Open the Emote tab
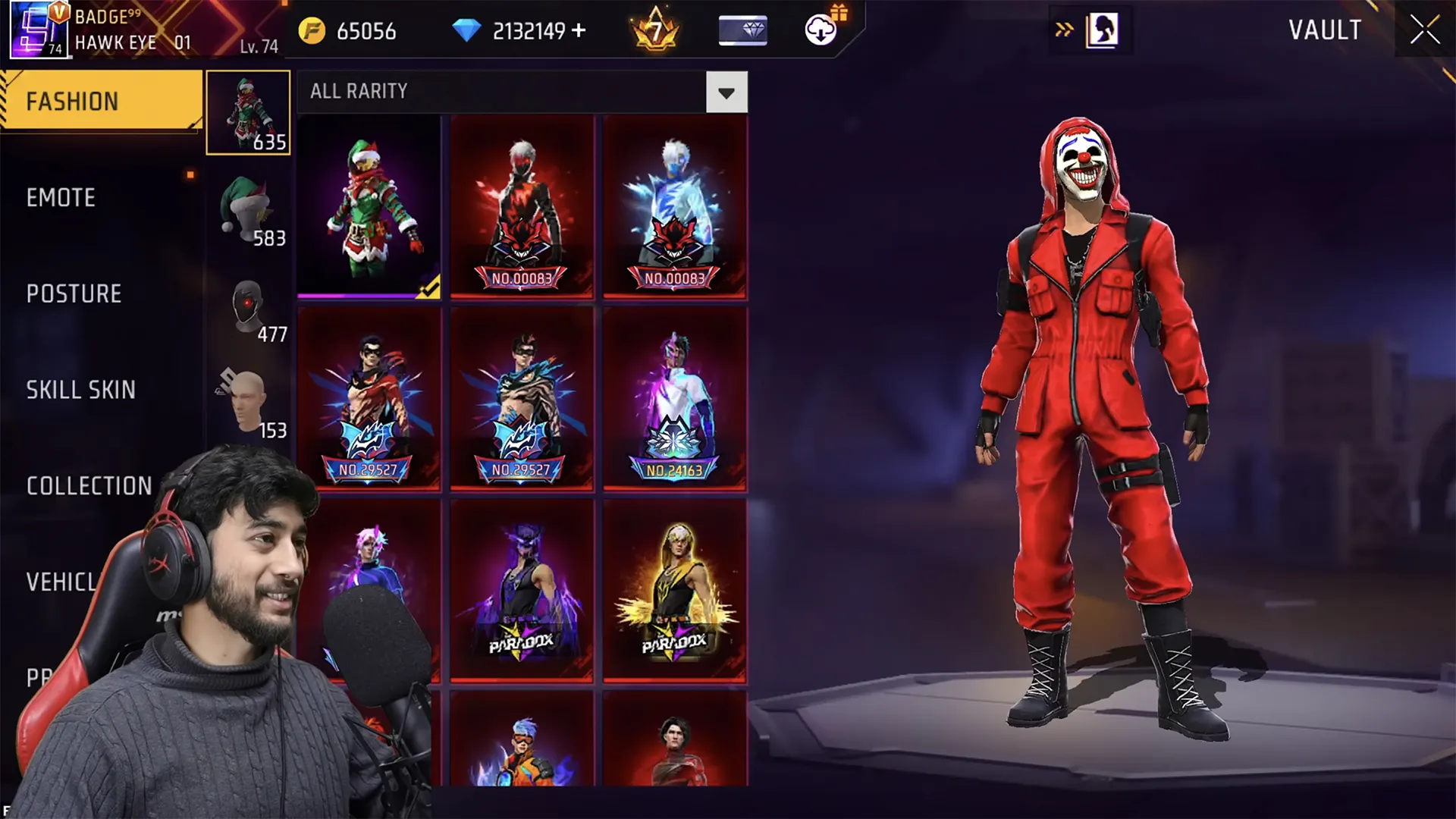 click(x=61, y=198)
